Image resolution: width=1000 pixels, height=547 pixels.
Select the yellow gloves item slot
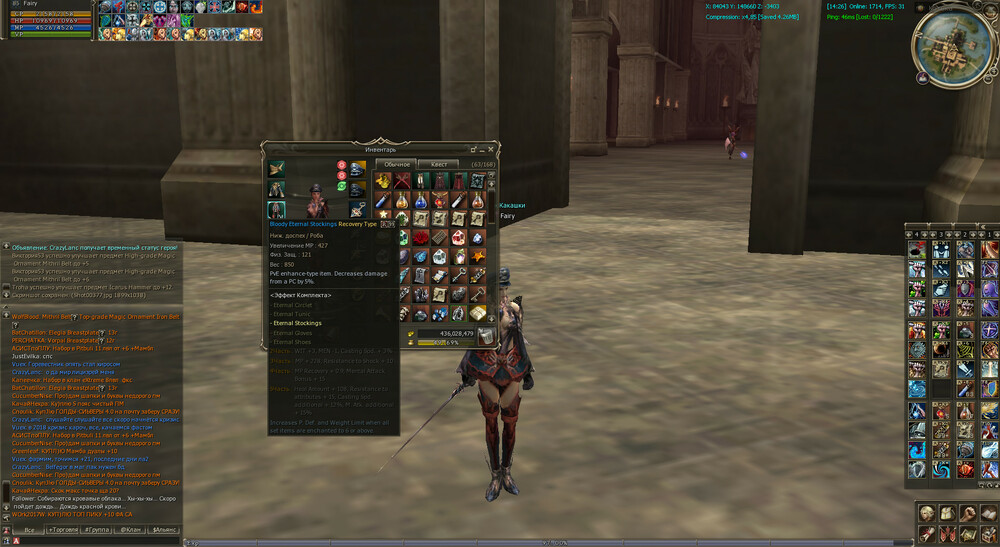pos(382,180)
